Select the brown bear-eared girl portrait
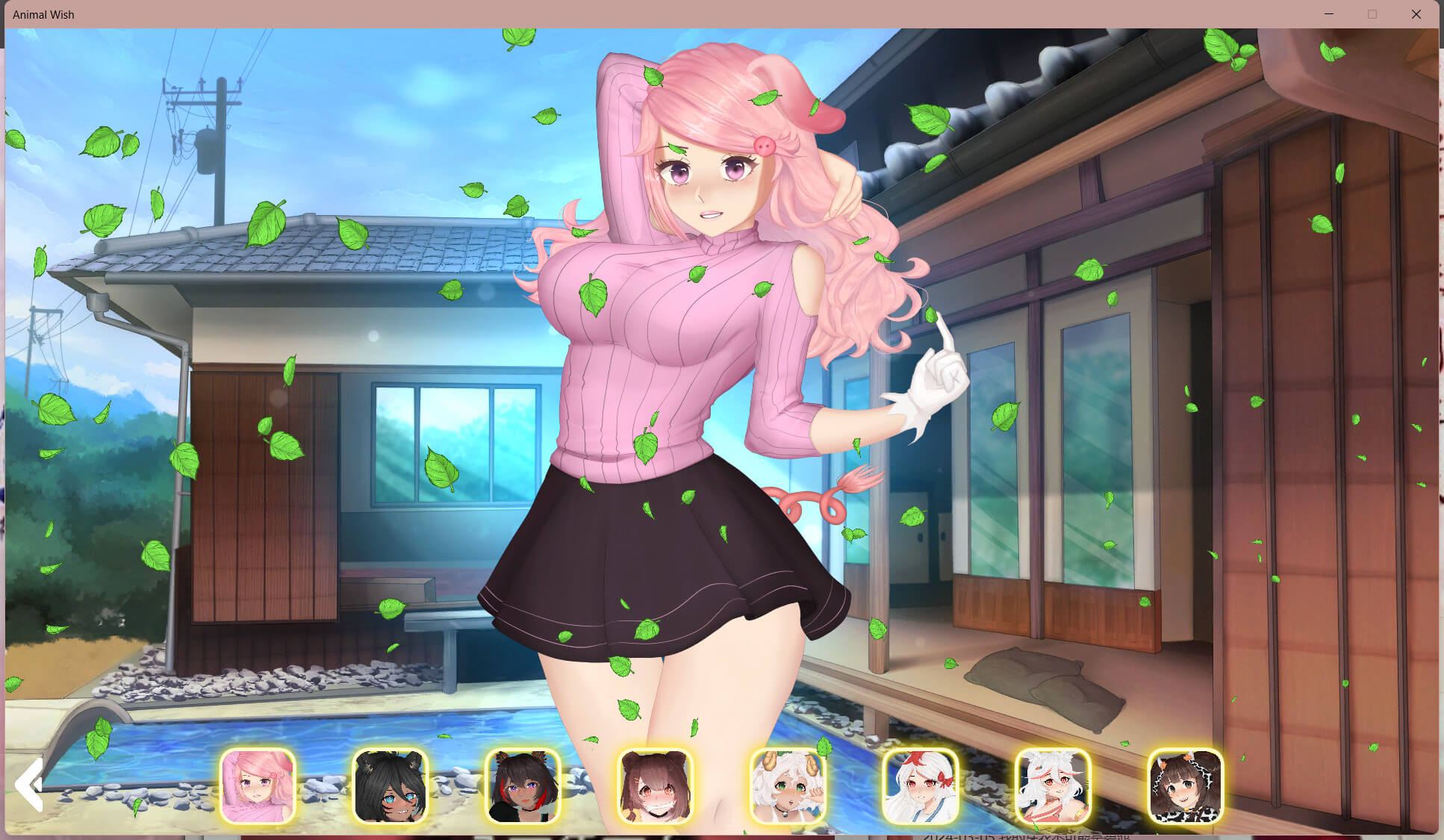The width and height of the screenshot is (1444, 840). pyautogui.click(x=655, y=786)
